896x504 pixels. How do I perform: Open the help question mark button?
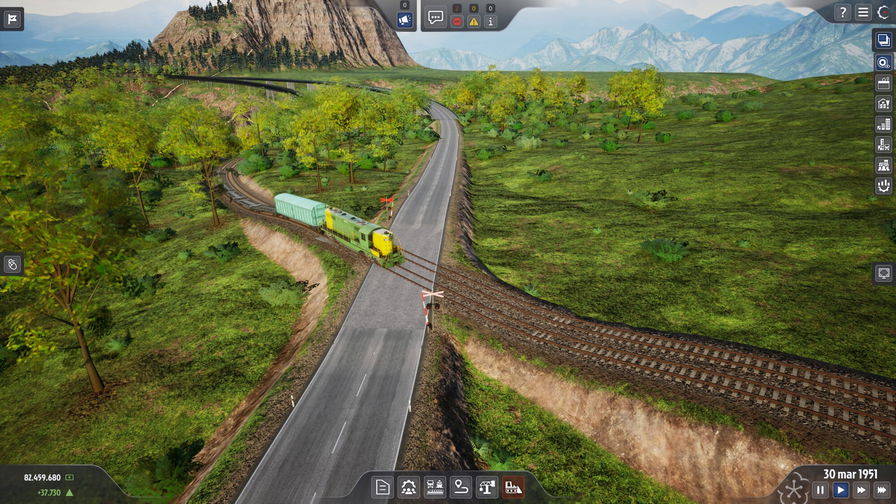coord(843,12)
